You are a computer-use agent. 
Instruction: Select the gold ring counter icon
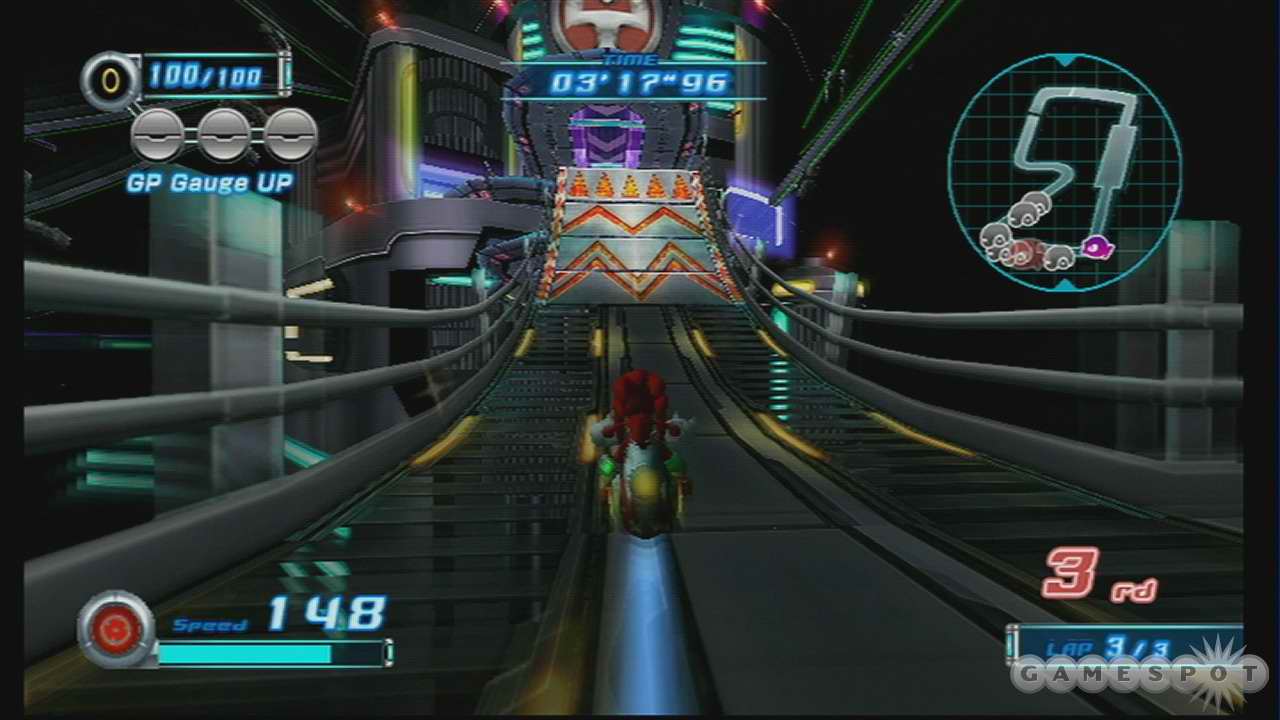point(108,77)
